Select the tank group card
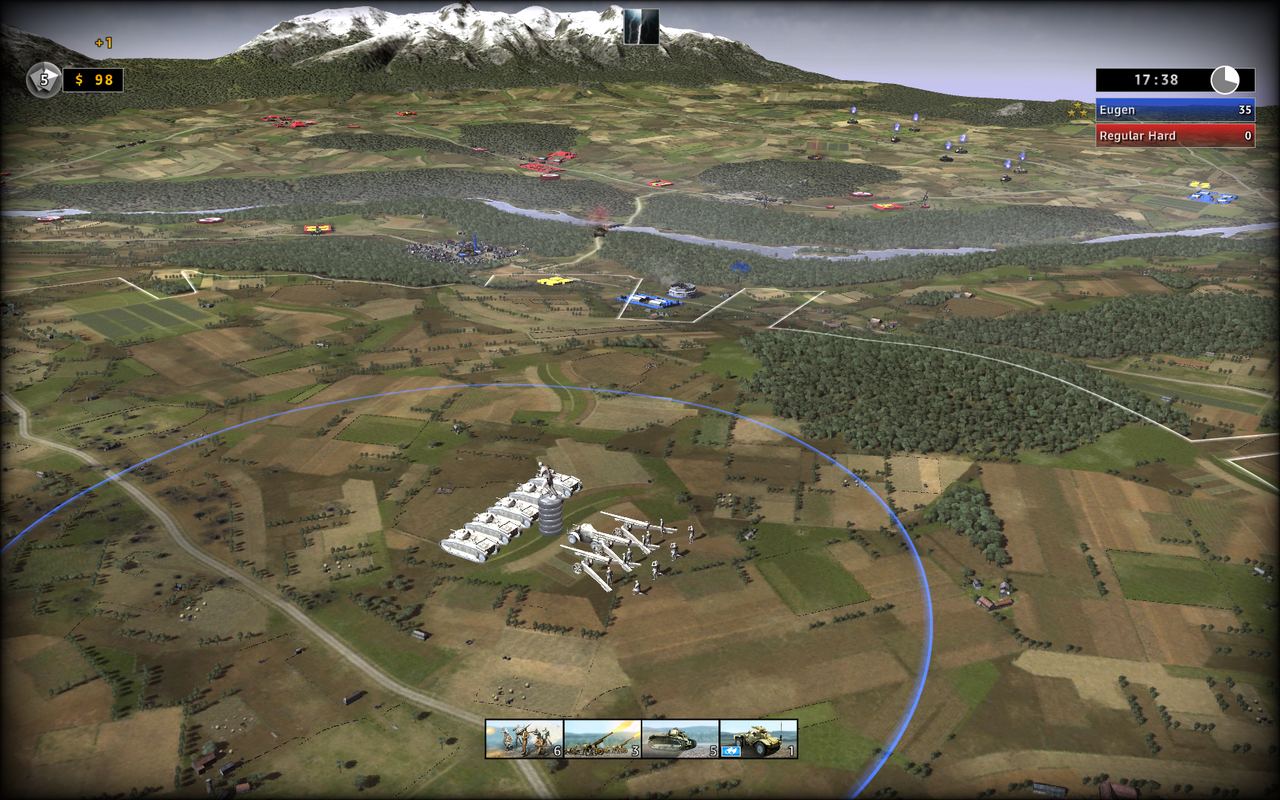This screenshot has width=1280, height=800. coord(680,738)
